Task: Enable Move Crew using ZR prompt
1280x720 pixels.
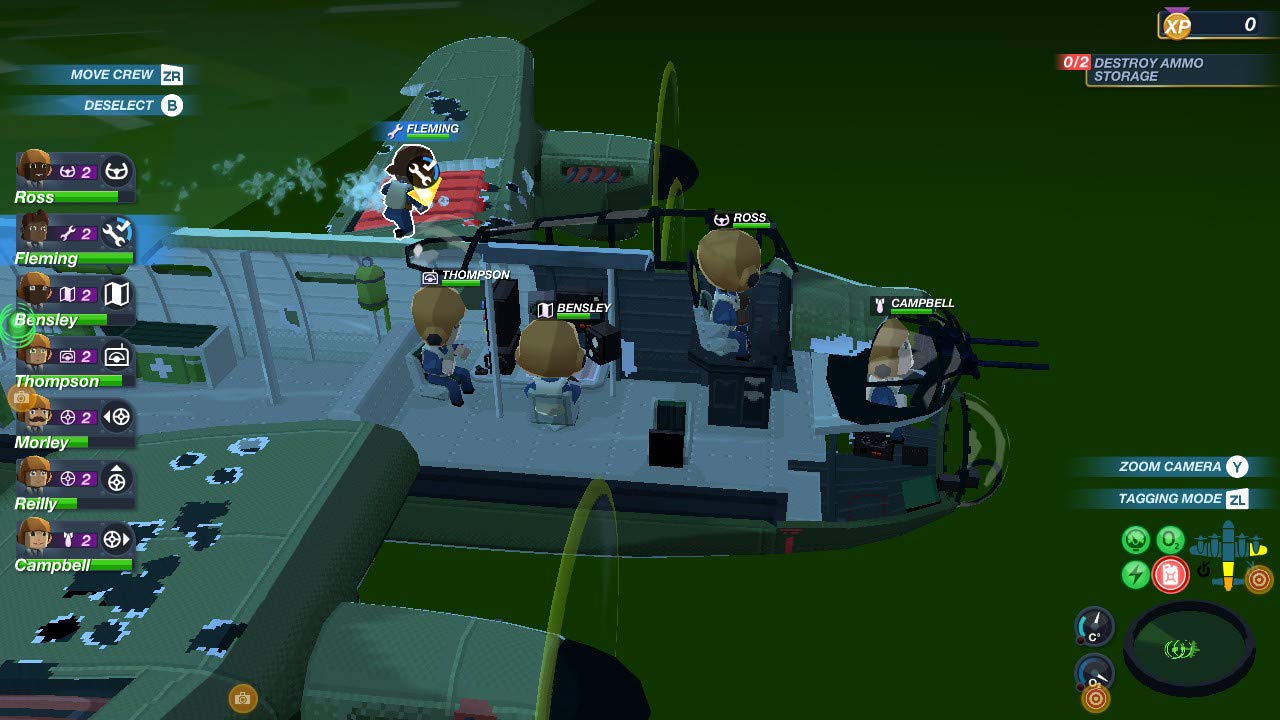Action: (110, 74)
